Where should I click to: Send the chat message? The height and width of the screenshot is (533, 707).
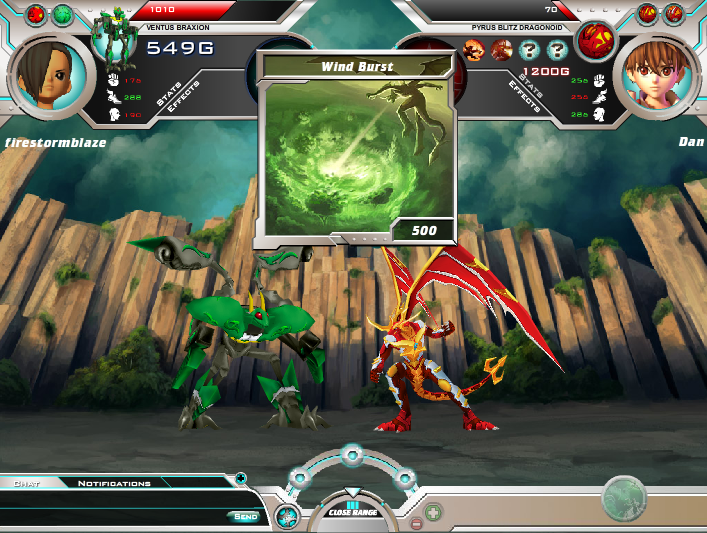tap(245, 516)
